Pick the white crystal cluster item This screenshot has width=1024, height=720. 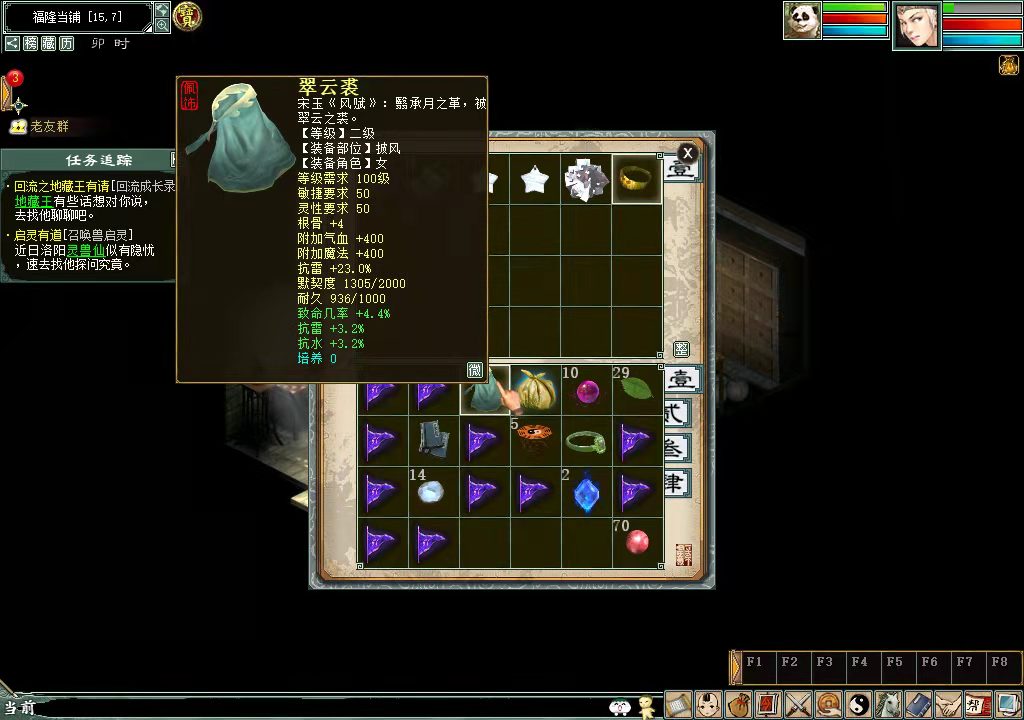[586, 180]
